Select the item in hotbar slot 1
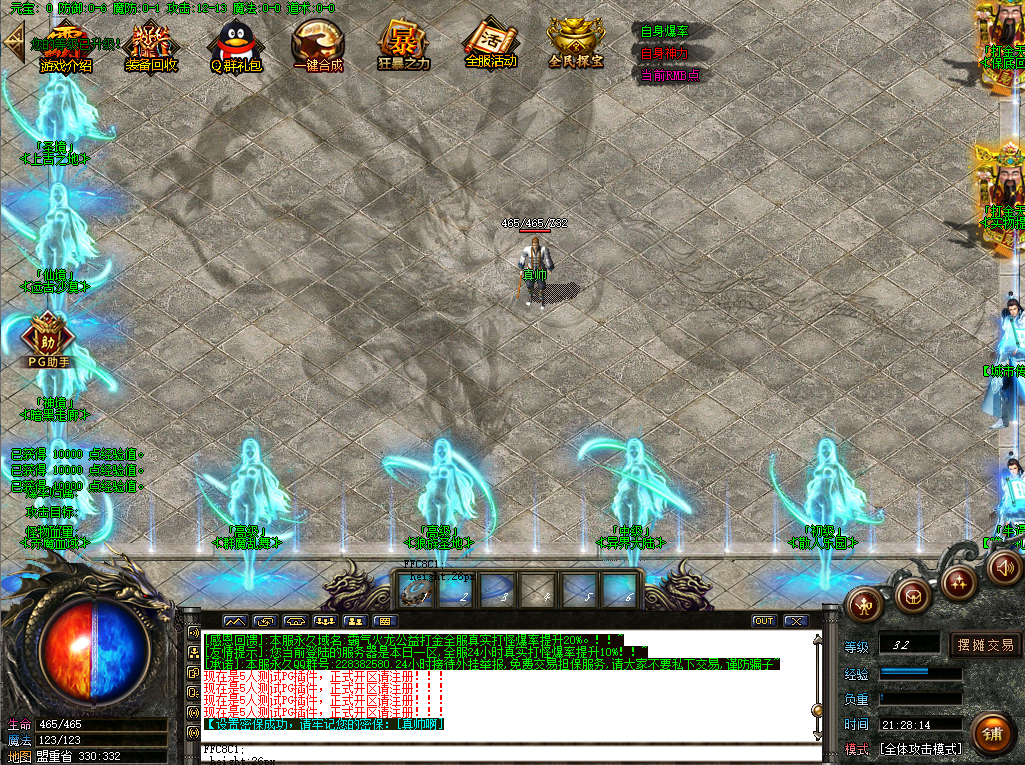 click(418, 590)
